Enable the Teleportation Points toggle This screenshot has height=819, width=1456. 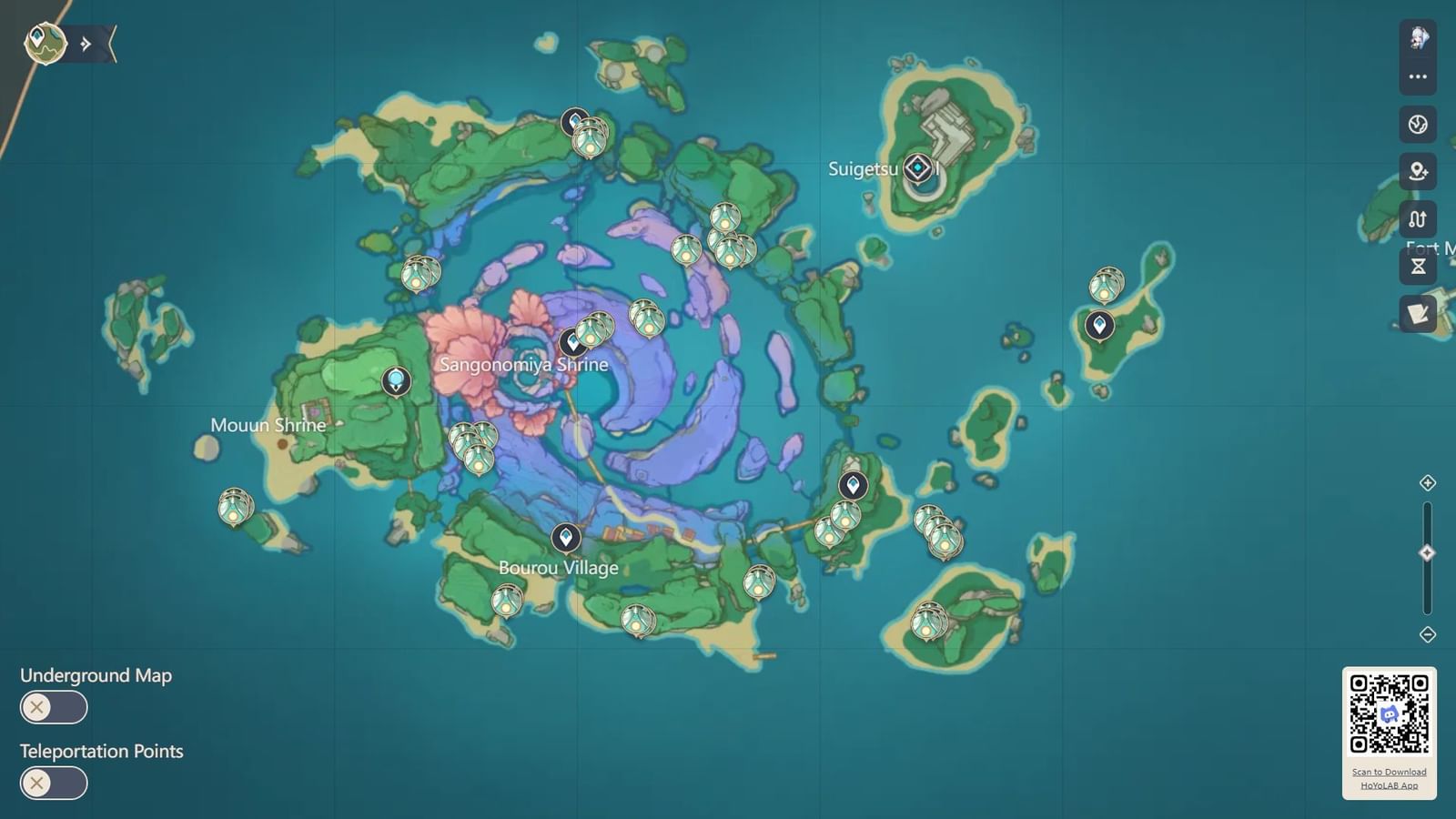click(x=53, y=783)
